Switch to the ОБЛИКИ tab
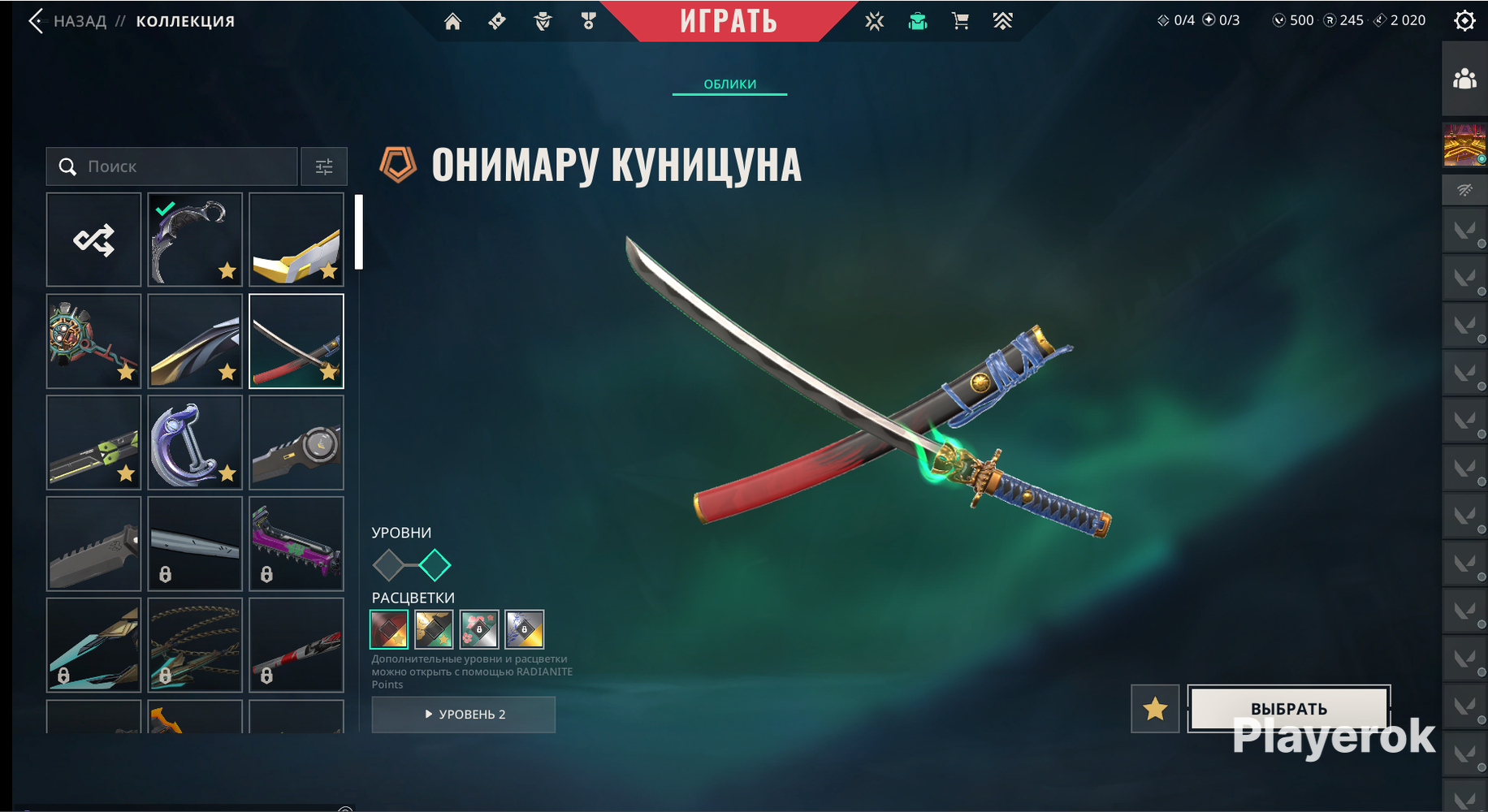 tap(729, 84)
